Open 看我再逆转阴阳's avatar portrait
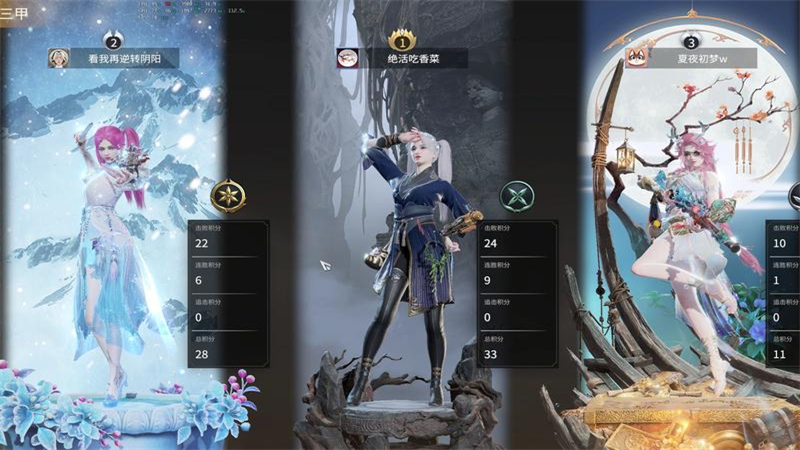Viewport: 800px width, 450px height. [59, 59]
